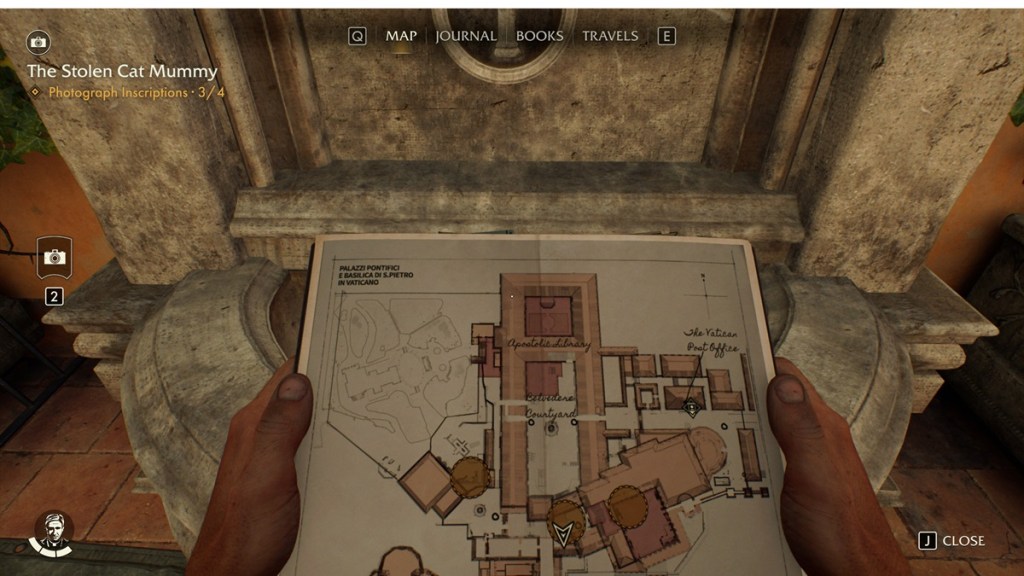The width and height of the screenshot is (1024, 576).
Task: Open the TRAVELS tab
Action: [x=610, y=36]
